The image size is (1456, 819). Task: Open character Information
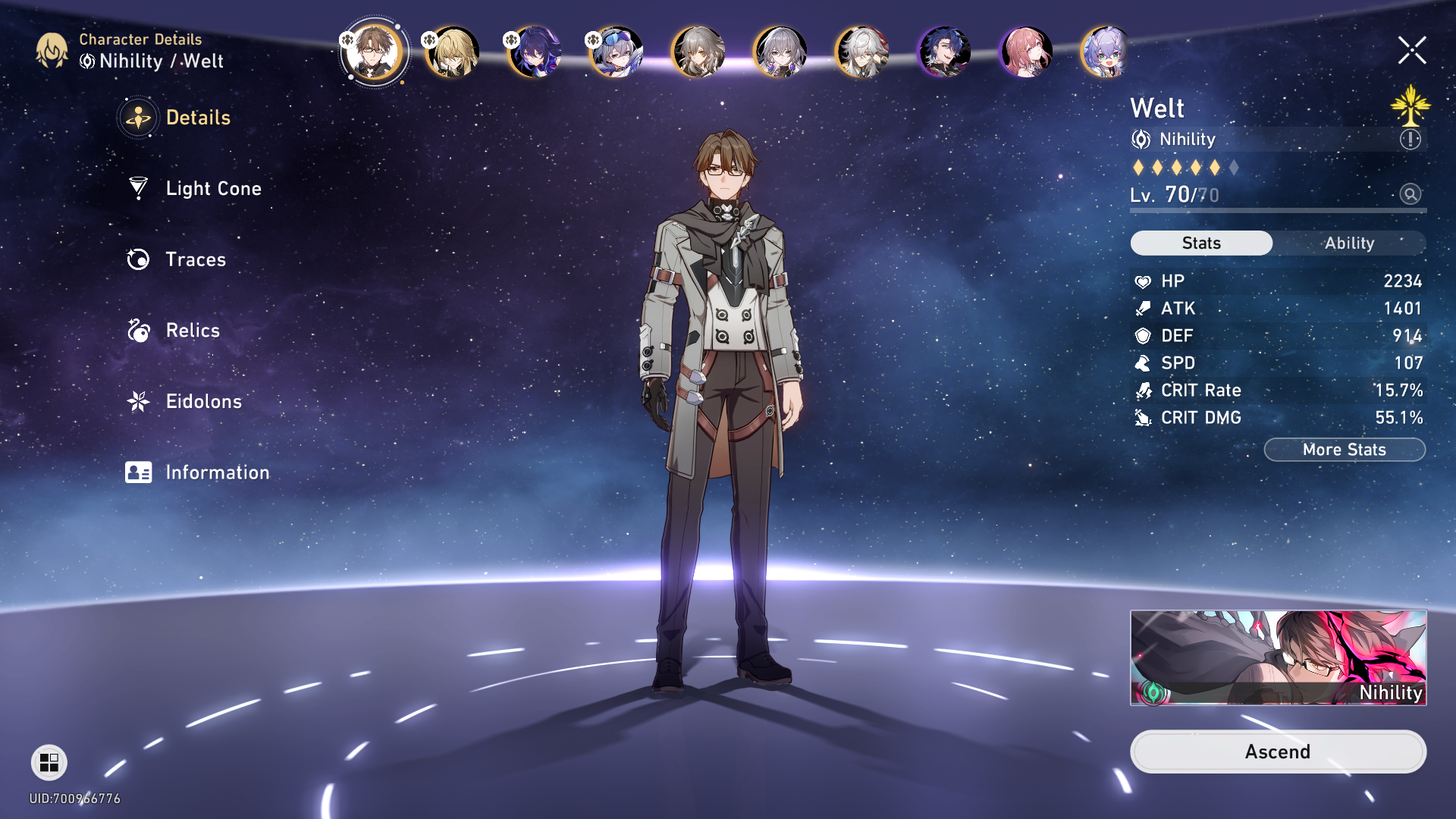click(x=217, y=472)
